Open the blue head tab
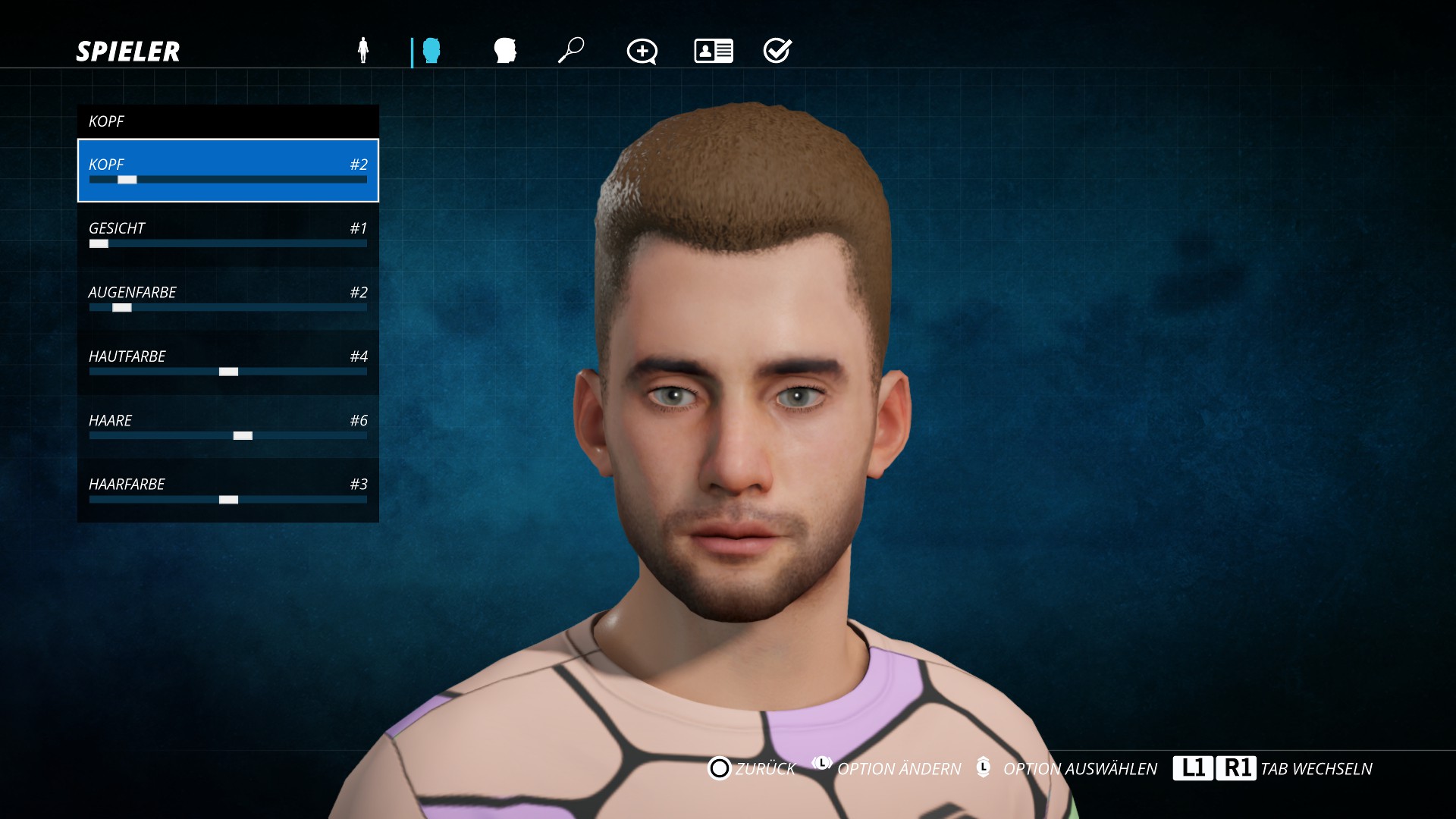Image resolution: width=1456 pixels, height=819 pixels. (x=431, y=51)
